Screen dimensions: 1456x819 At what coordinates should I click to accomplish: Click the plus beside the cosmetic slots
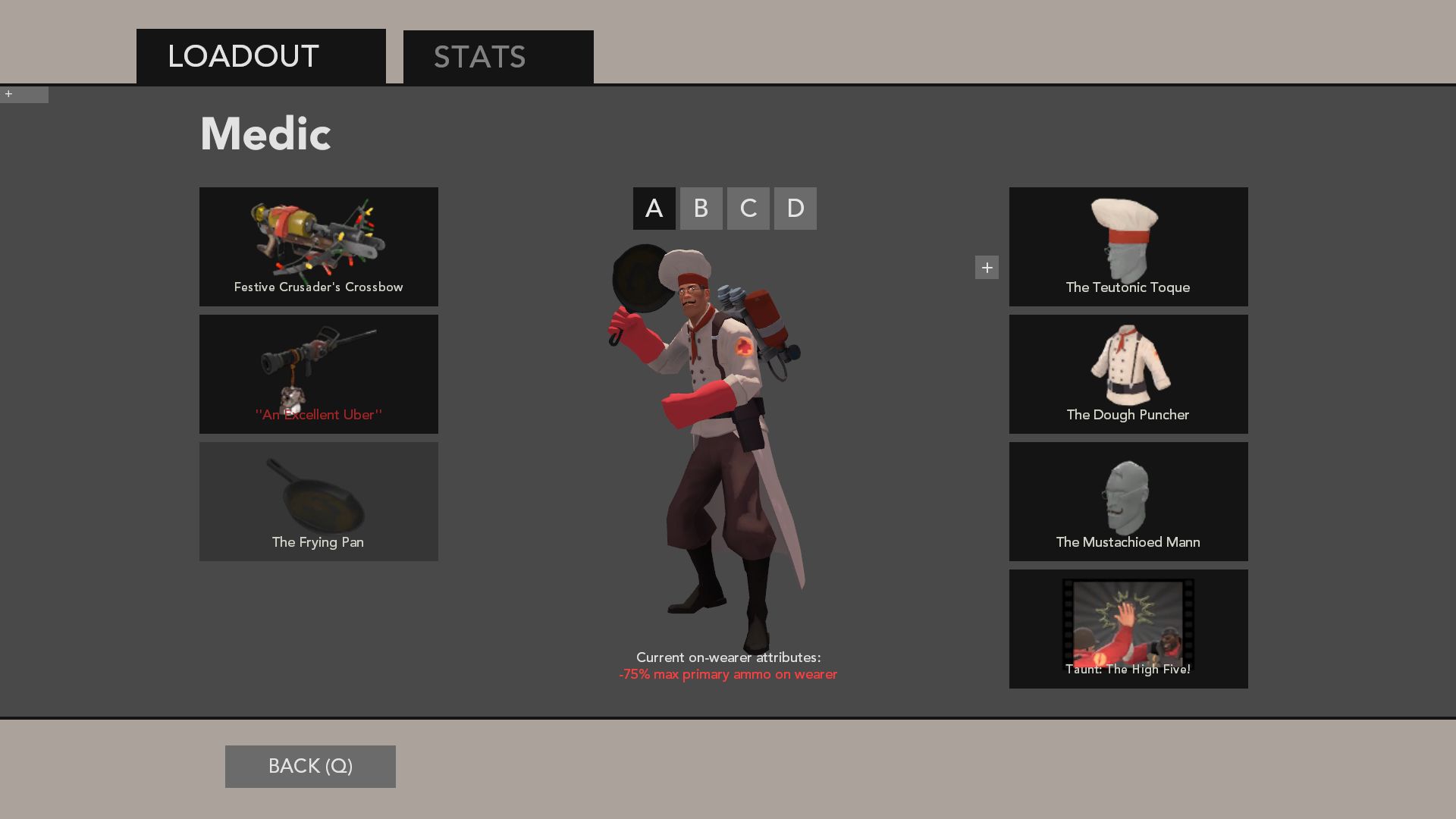click(x=987, y=267)
